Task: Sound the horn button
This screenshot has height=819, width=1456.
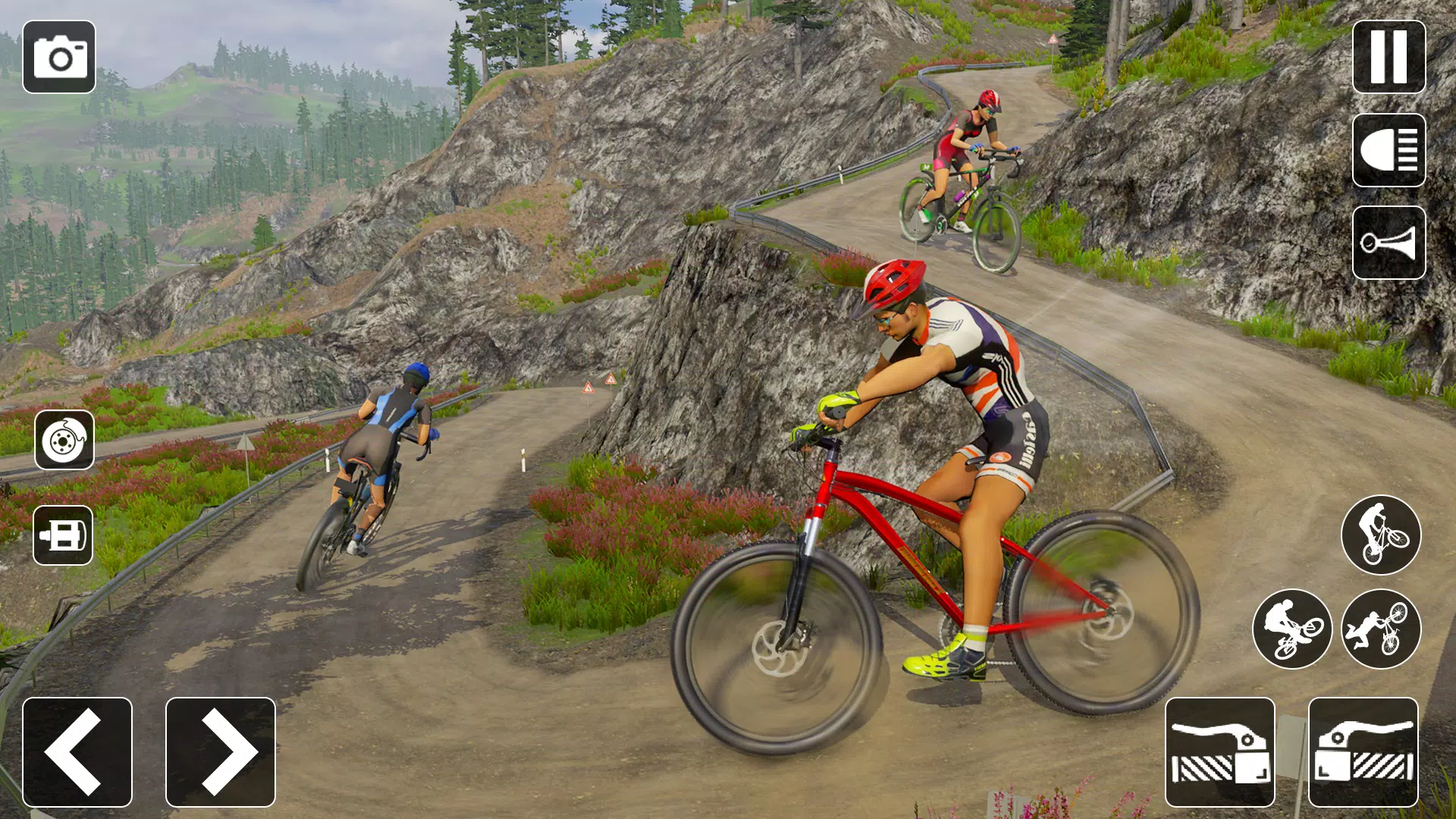Action: click(1389, 243)
